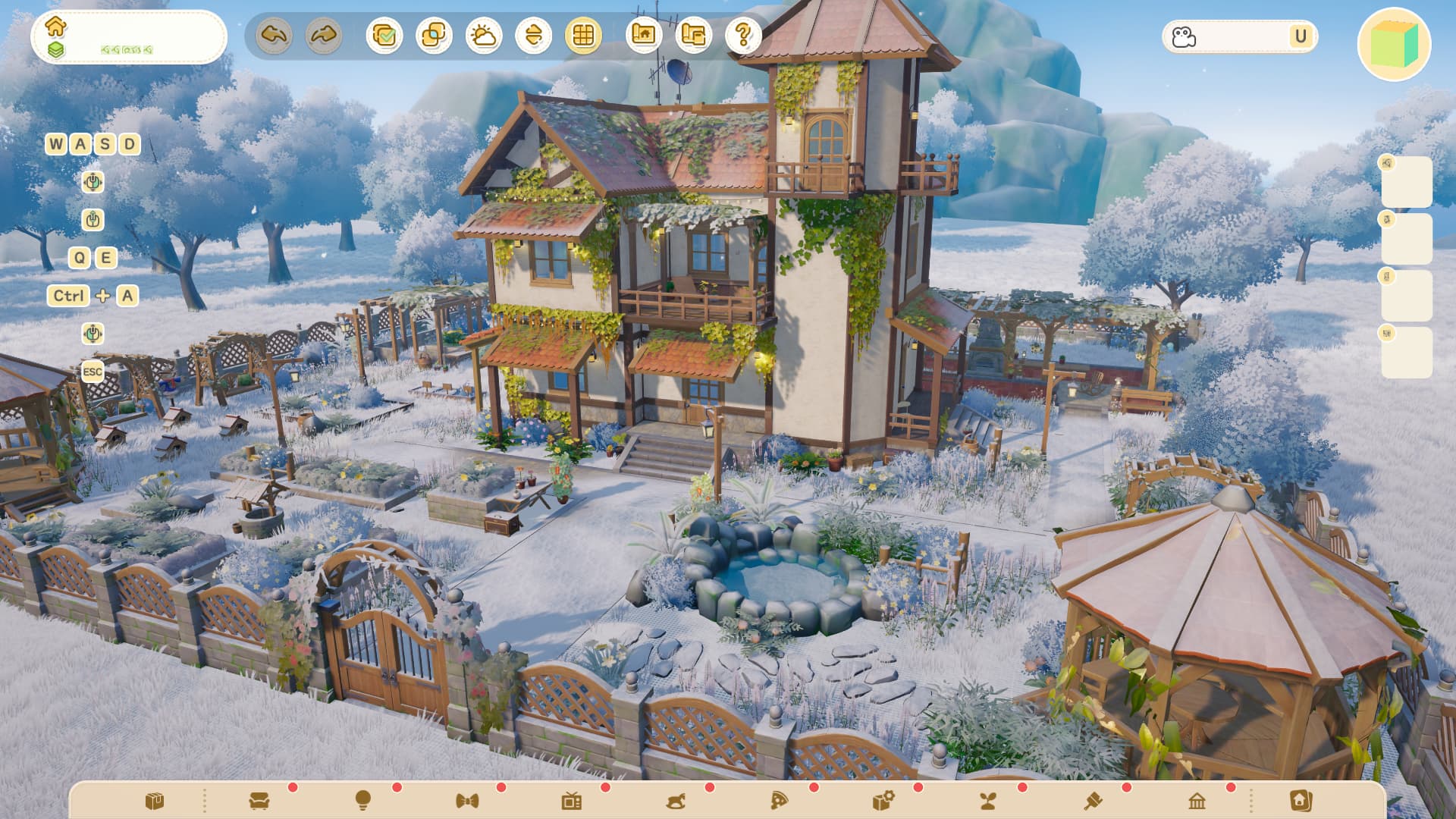Choose the bow tie decoration category
Image resolution: width=1456 pixels, height=819 pixels.
pyautogui.click(x=467, y=801)
